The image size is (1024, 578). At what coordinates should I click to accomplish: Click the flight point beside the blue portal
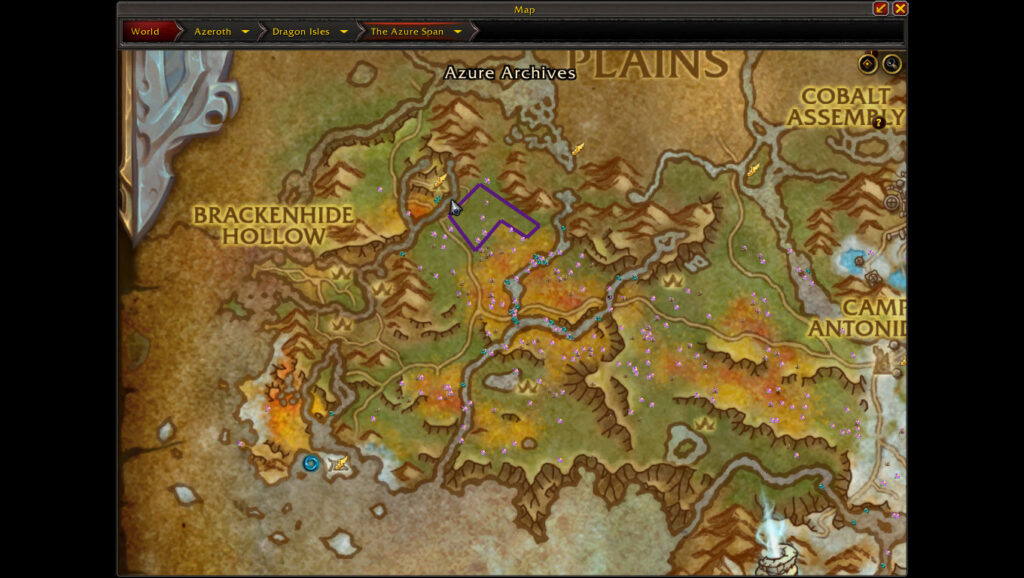(340, 463)
